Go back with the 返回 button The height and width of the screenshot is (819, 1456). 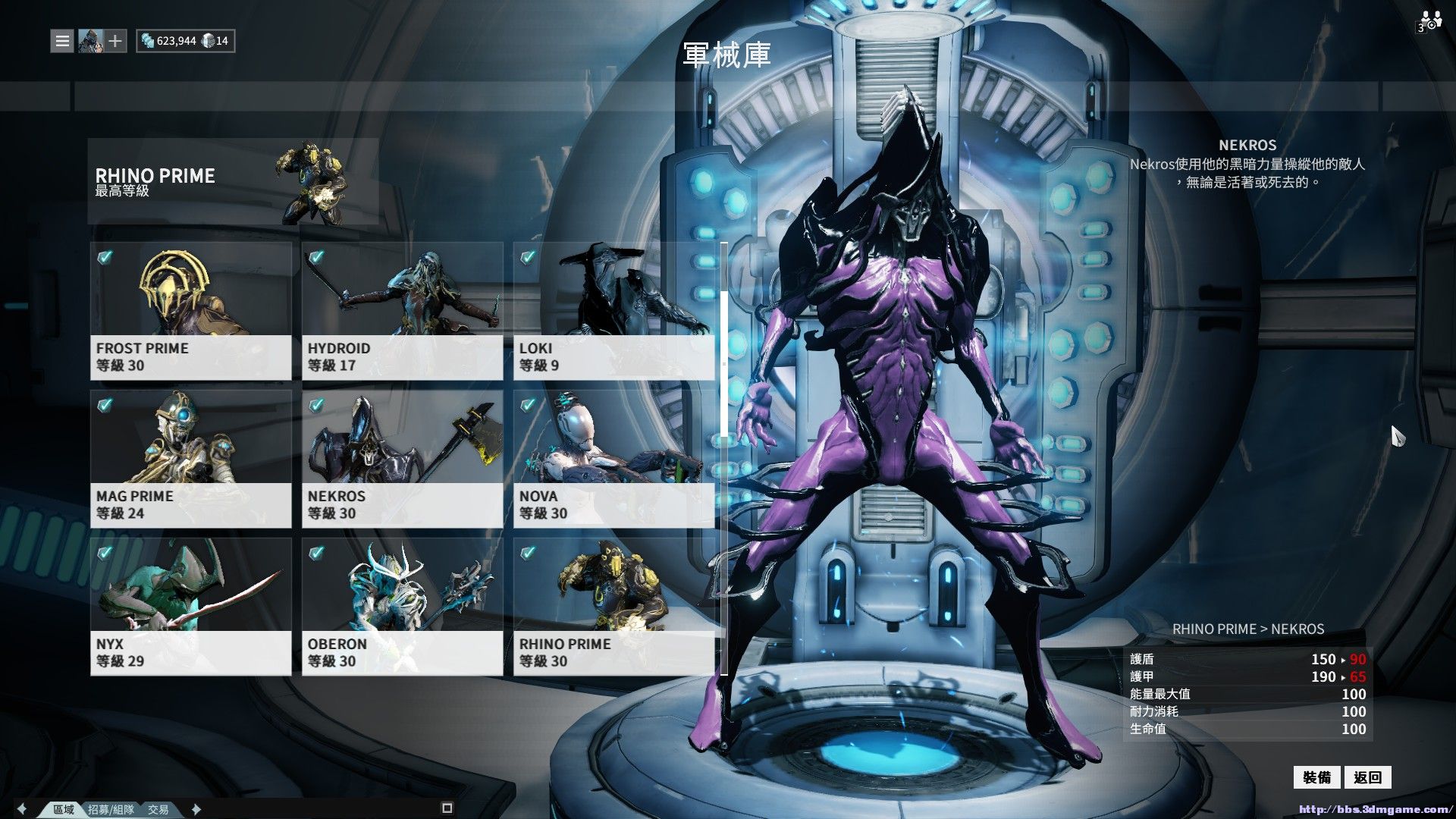coord(1367,777)
